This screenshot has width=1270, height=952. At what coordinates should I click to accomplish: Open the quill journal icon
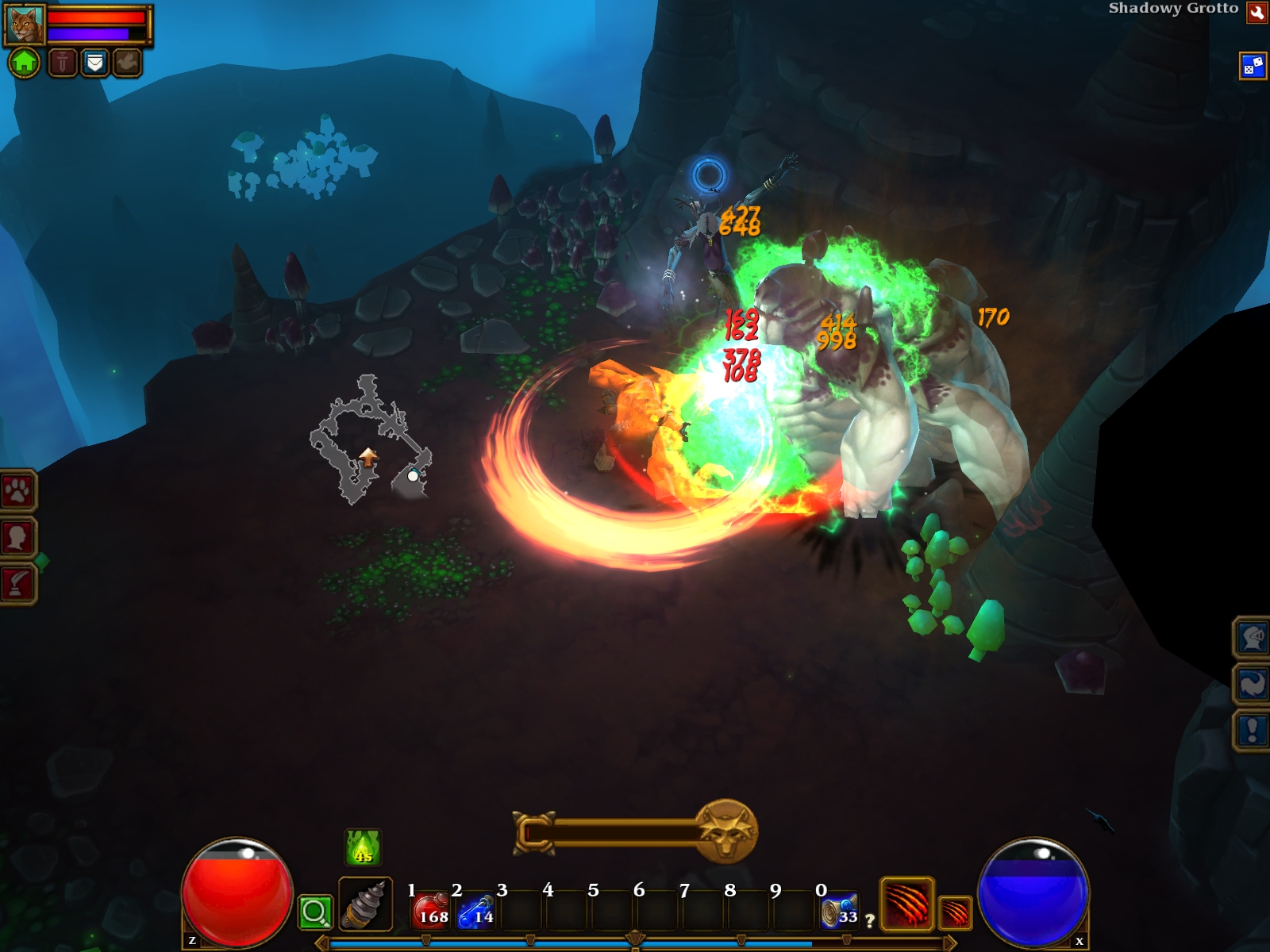click(17, 584)
